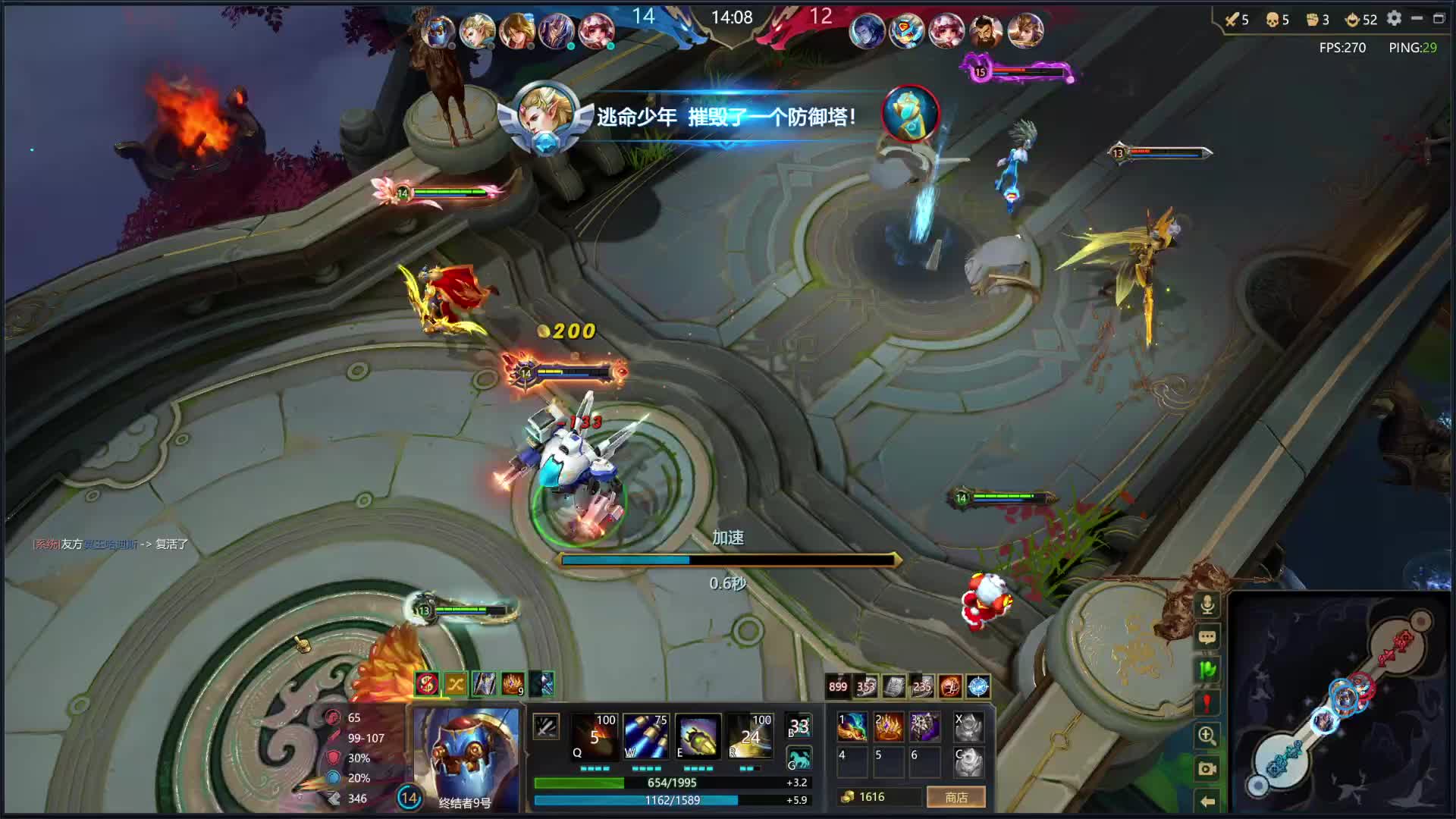Fire the W missile barrage ability
This screenshot has height=819, width=1456.
[645, 736]
